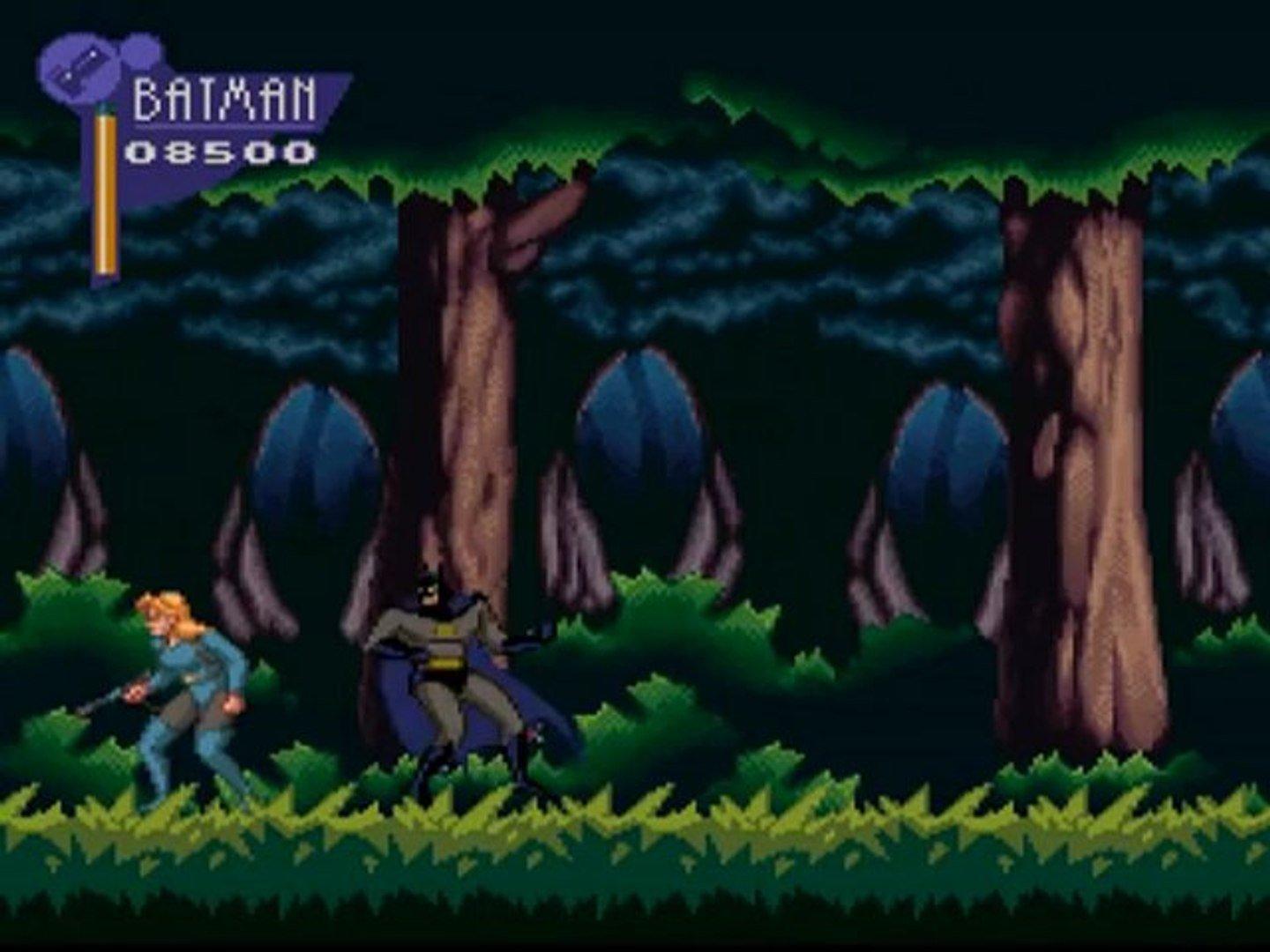Expand the rightmost tree trunk
This screenshot has width=1270, height=952.
click(1076, 441)
